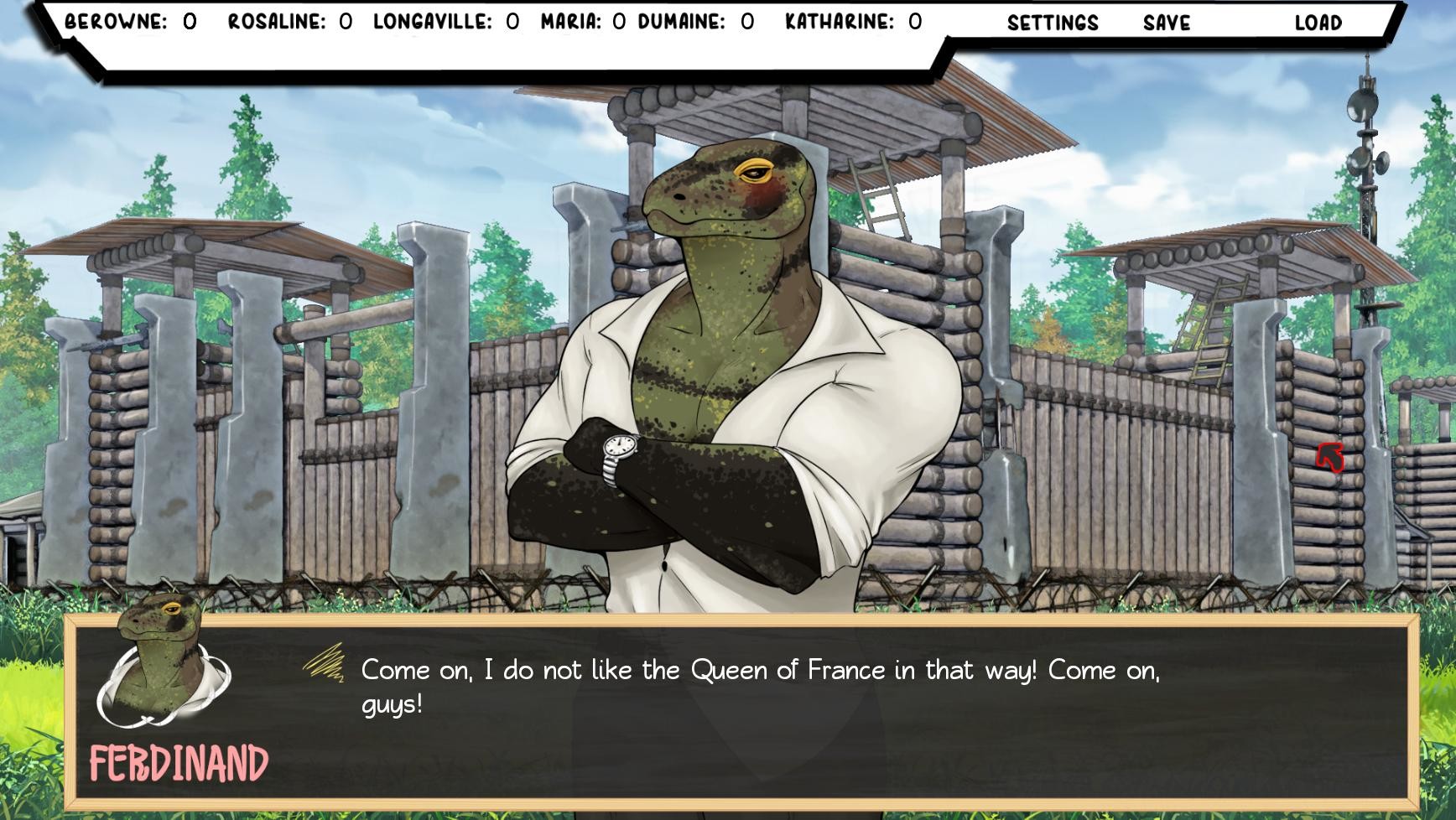Open the SETTINGS menu
The width and height of the screenshot is (1456, 820).
(1053, 24)
